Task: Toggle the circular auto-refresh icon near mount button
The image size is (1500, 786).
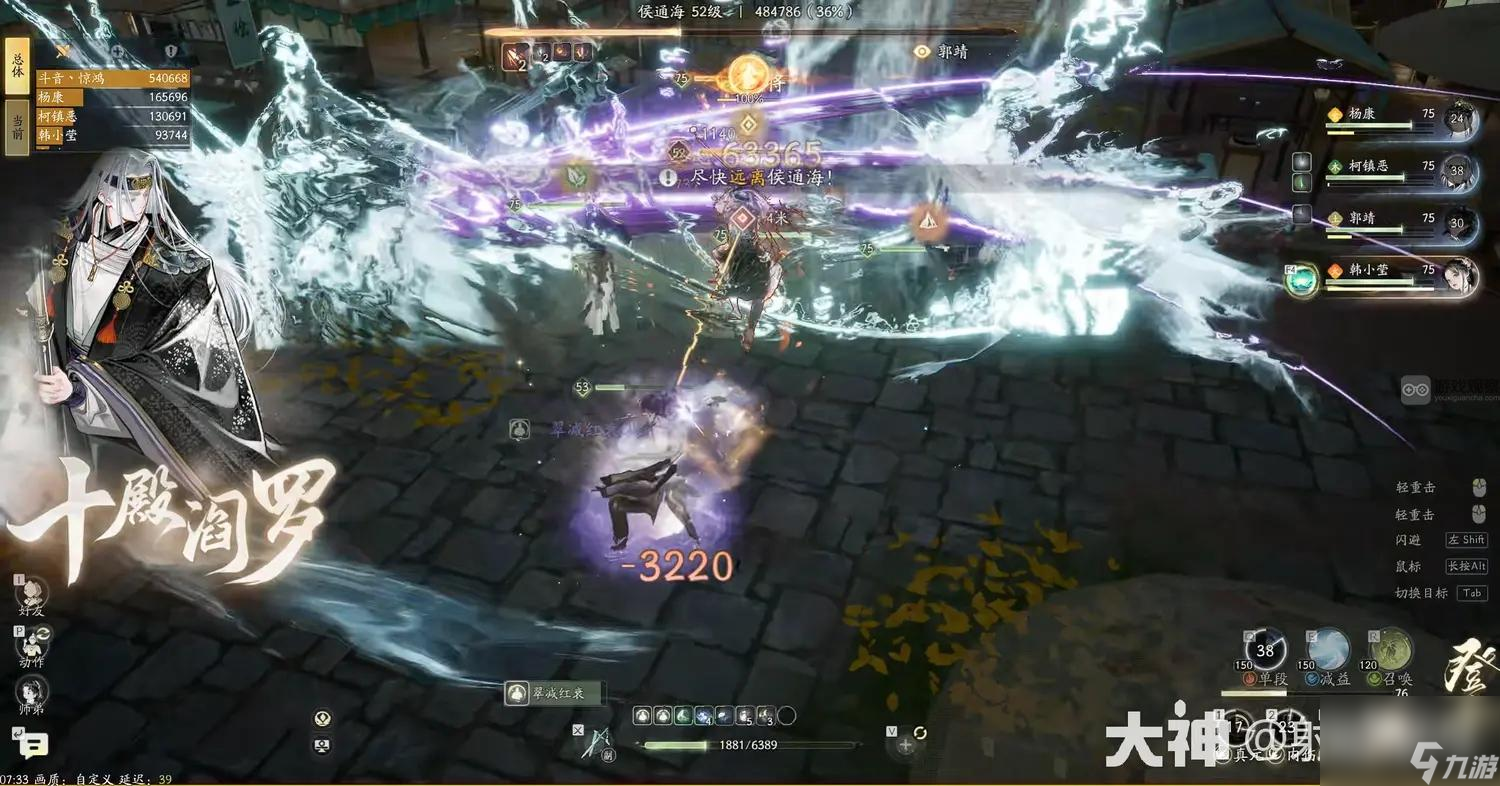Action: click(x=920, y=732)
